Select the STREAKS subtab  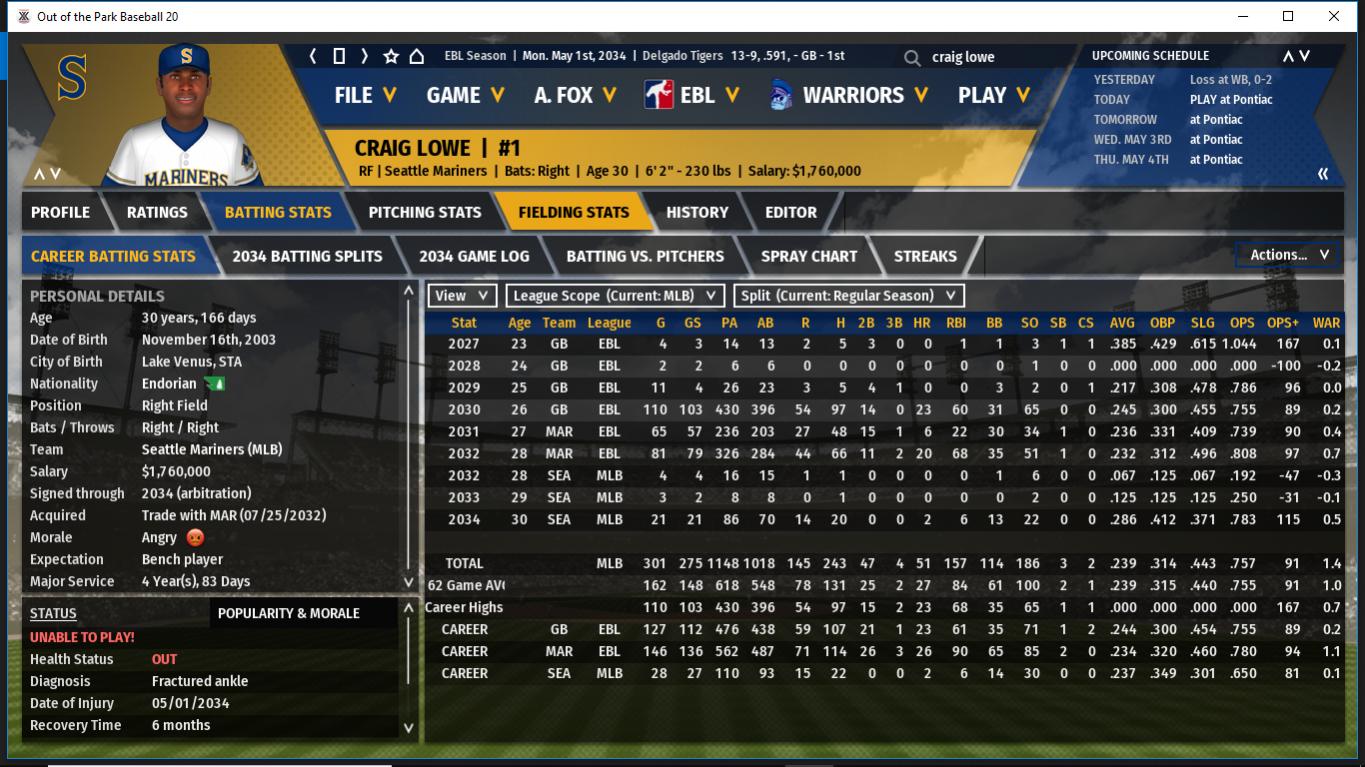point(925,256)
